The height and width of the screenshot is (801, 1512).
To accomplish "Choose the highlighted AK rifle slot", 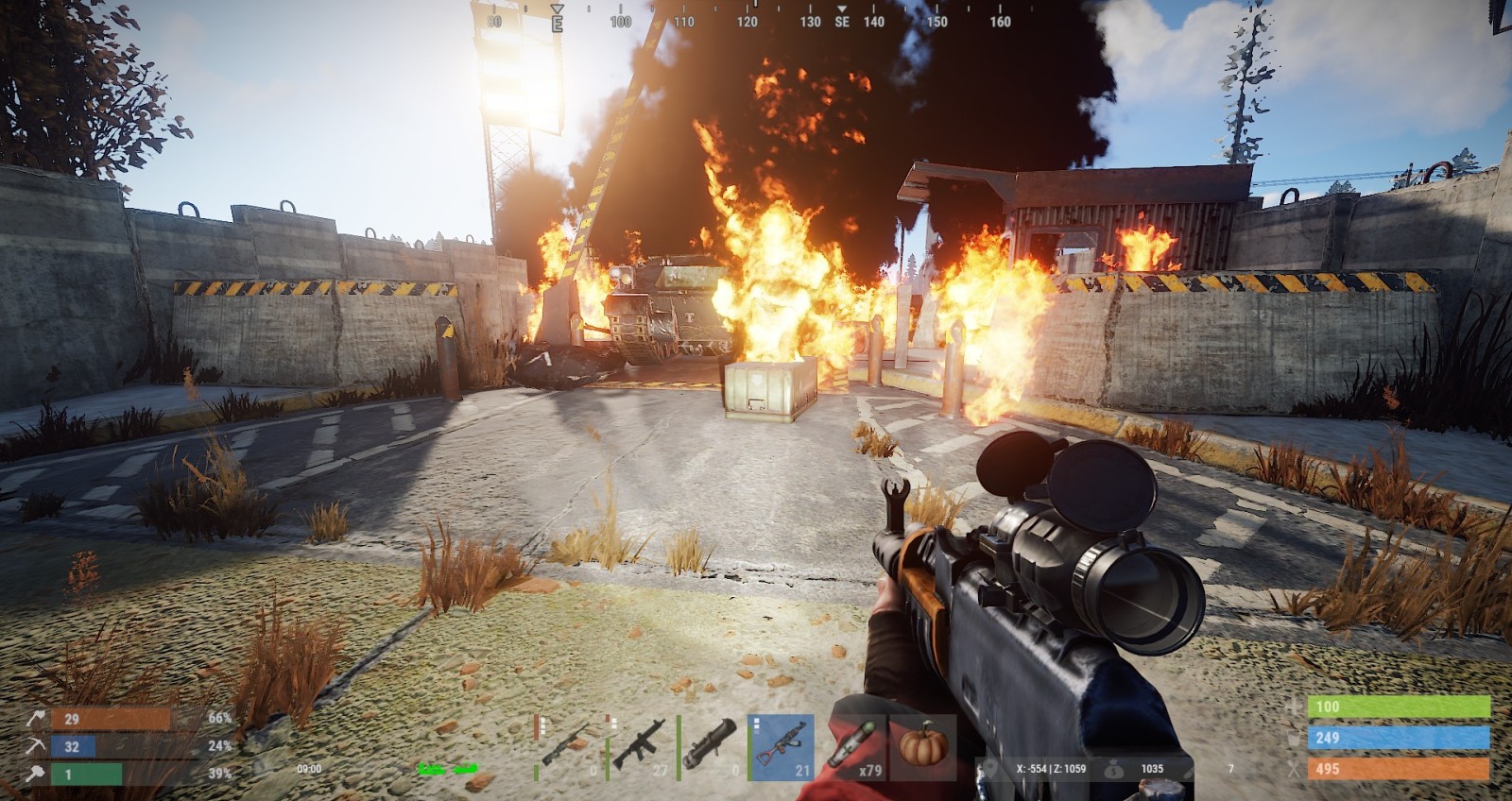I will pos(782,746).
